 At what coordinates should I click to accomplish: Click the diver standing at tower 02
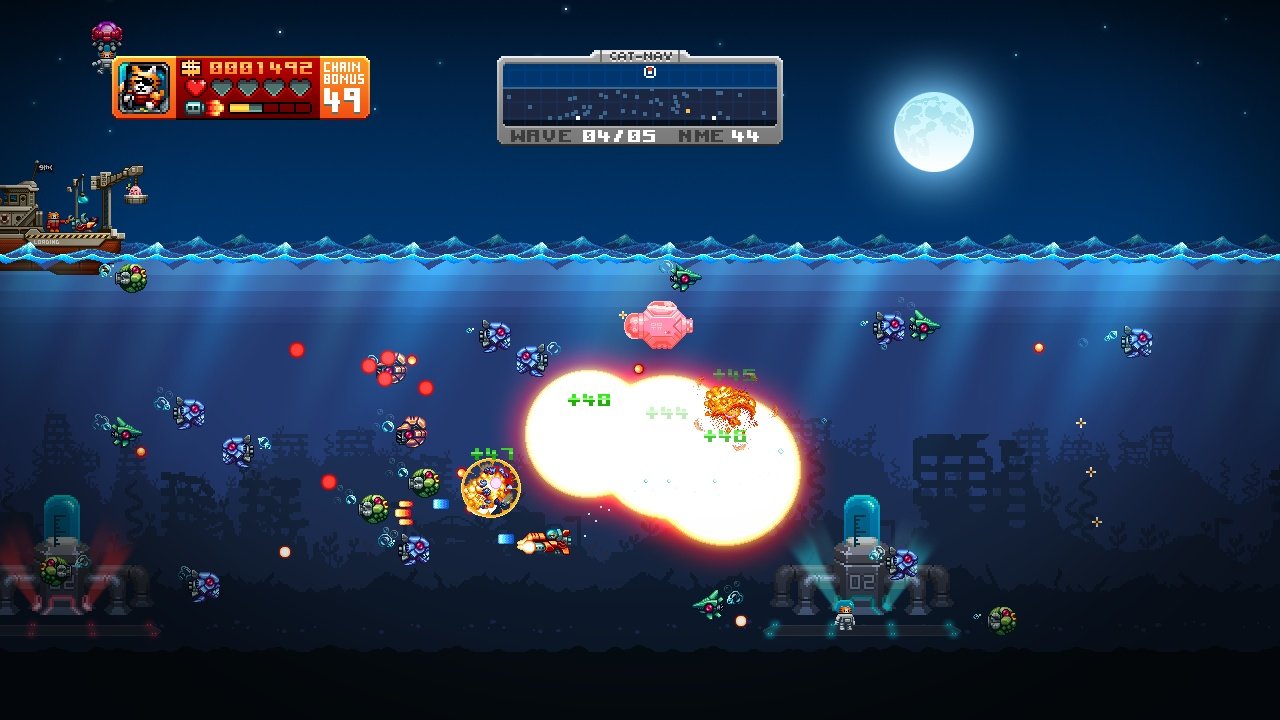[x=843, y=615]
